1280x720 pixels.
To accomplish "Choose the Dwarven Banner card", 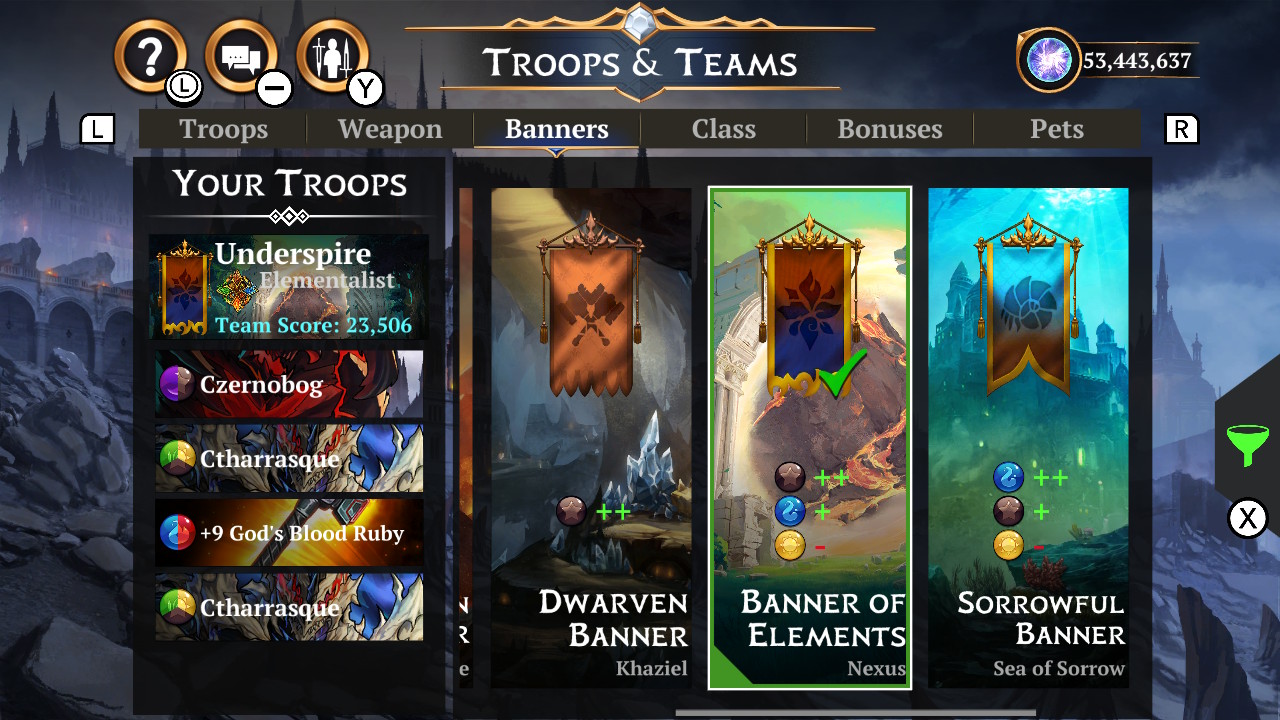I will click(591, 437).
